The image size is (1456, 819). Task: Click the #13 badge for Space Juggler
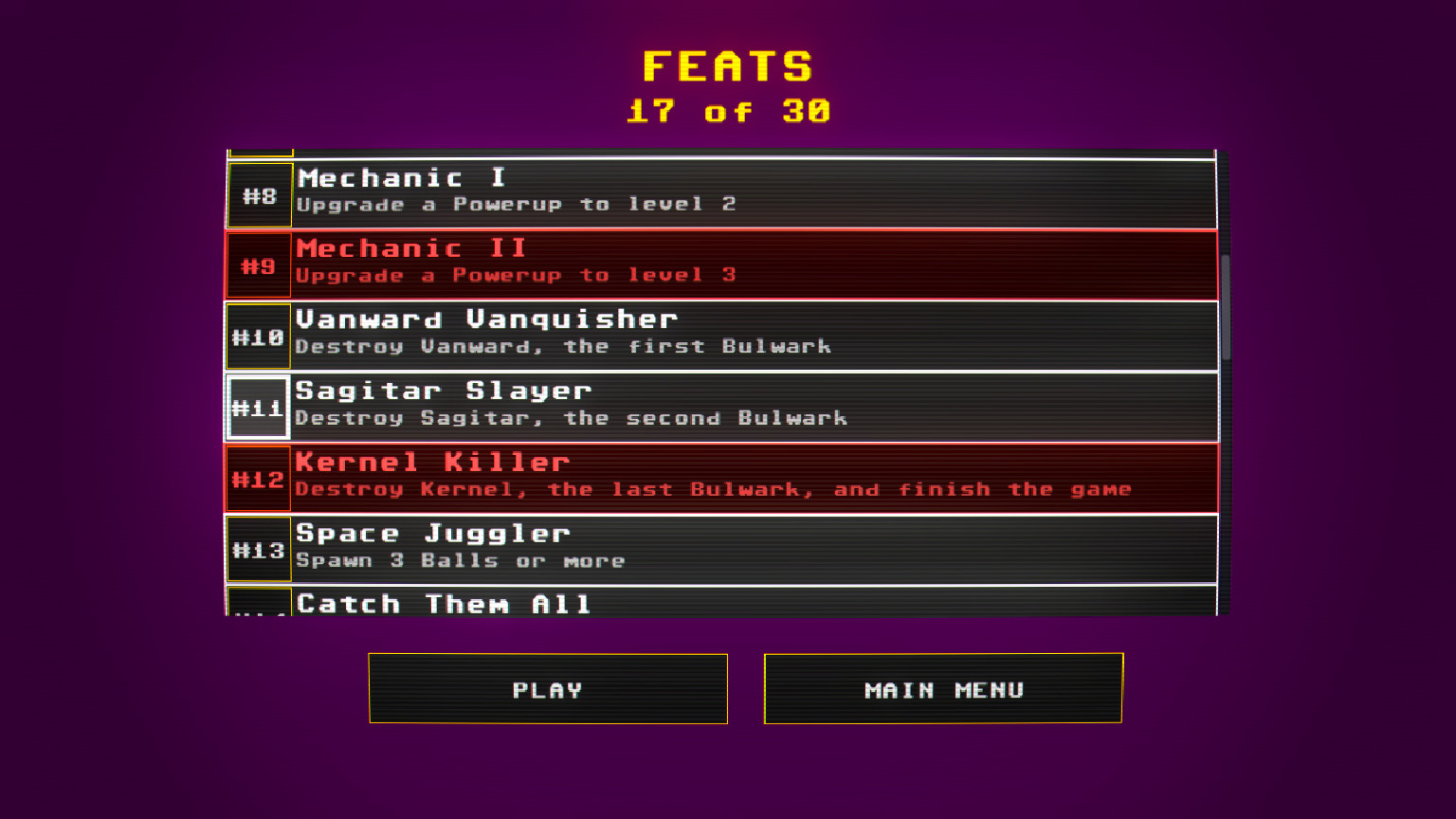258,550
